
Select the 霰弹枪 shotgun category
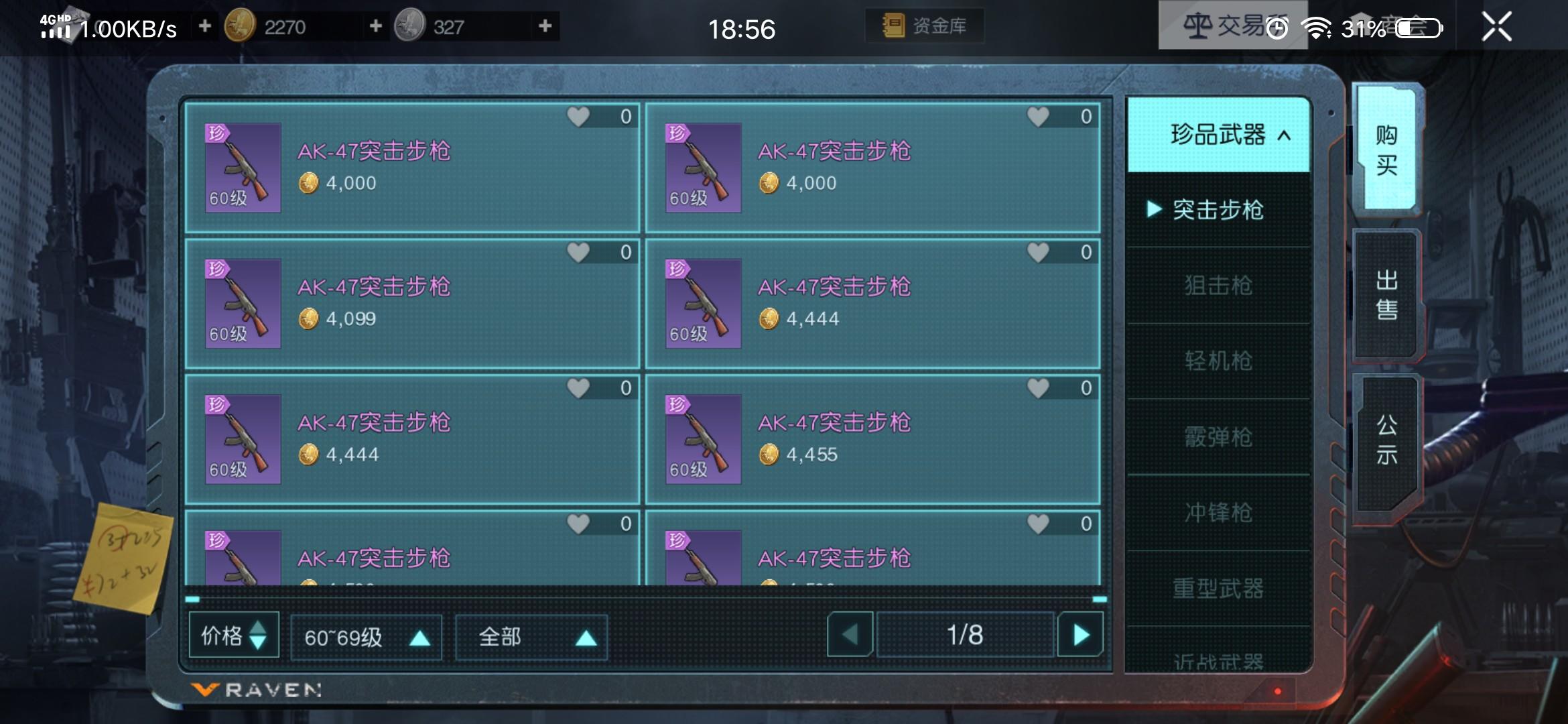tap(1218, 437)
